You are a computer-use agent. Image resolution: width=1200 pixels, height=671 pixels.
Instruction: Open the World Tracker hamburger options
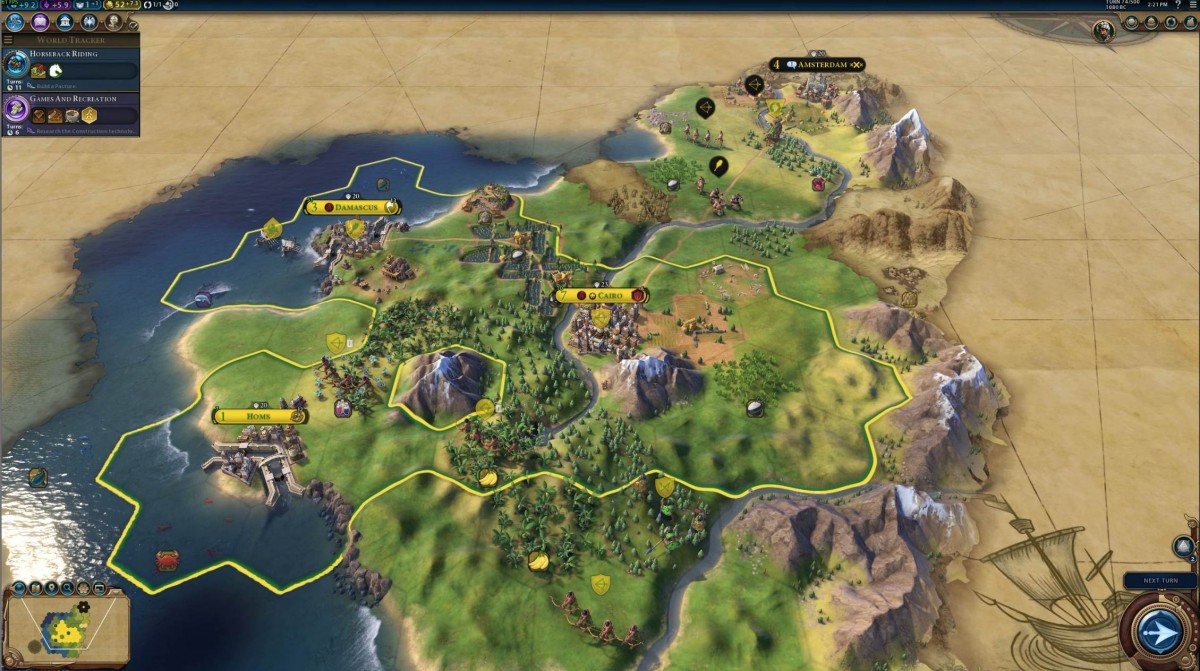[x=8, y=40]
